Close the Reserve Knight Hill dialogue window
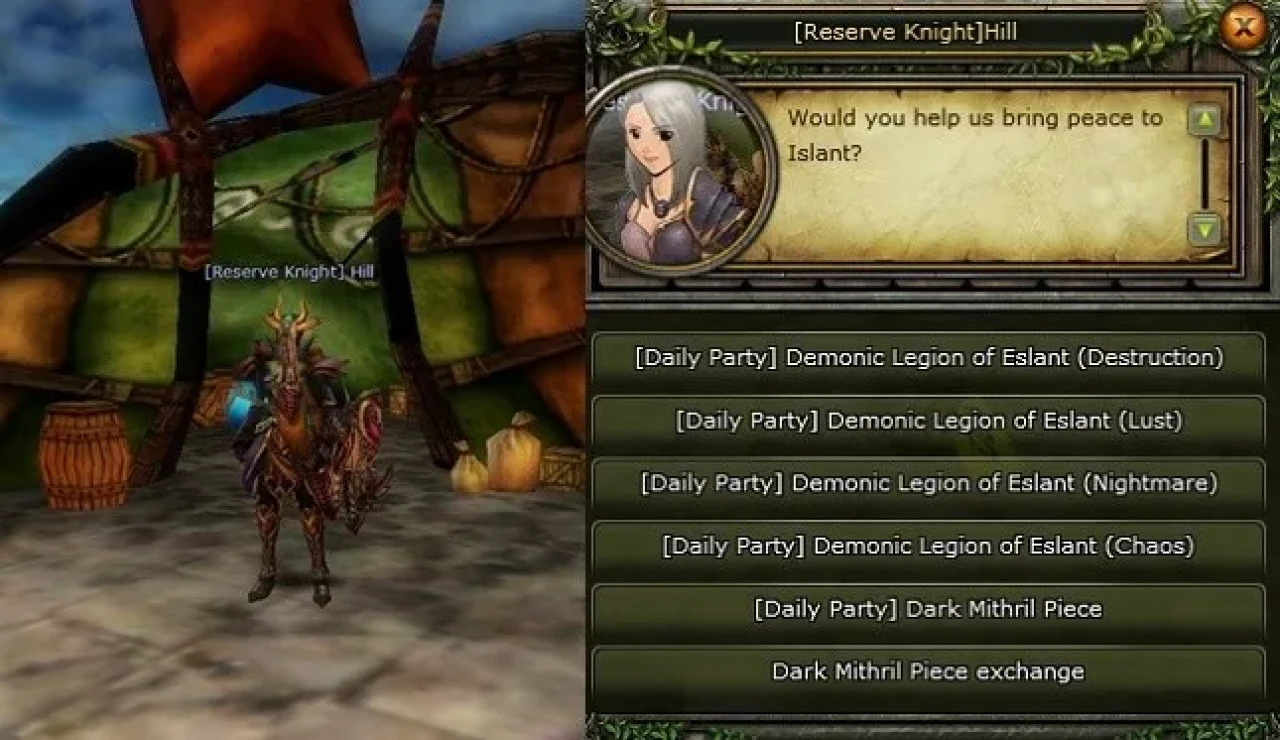The width and height of the screenshot is (1280, 740). click(1243, 28)
